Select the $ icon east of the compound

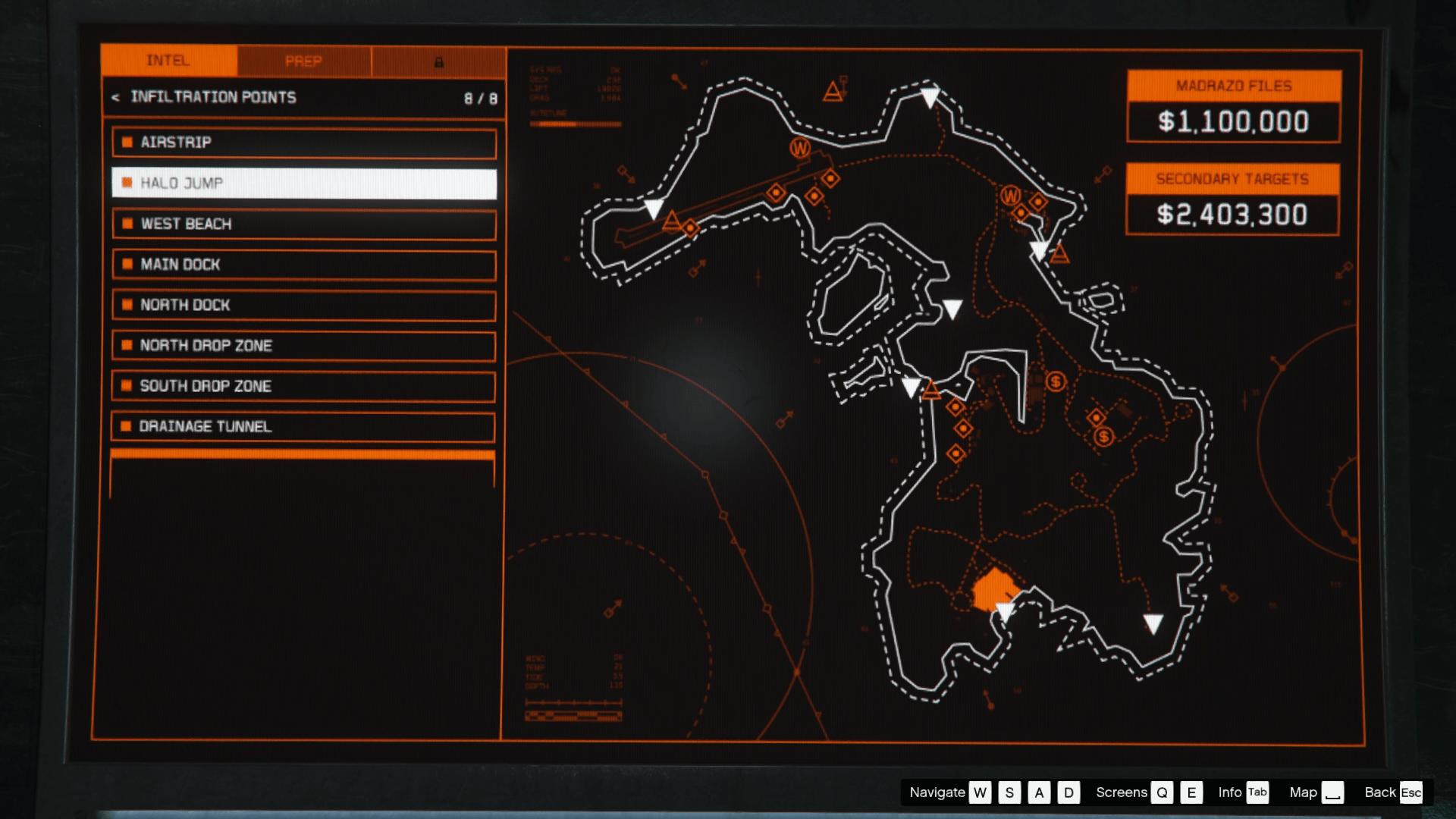tap(1103, 435)
